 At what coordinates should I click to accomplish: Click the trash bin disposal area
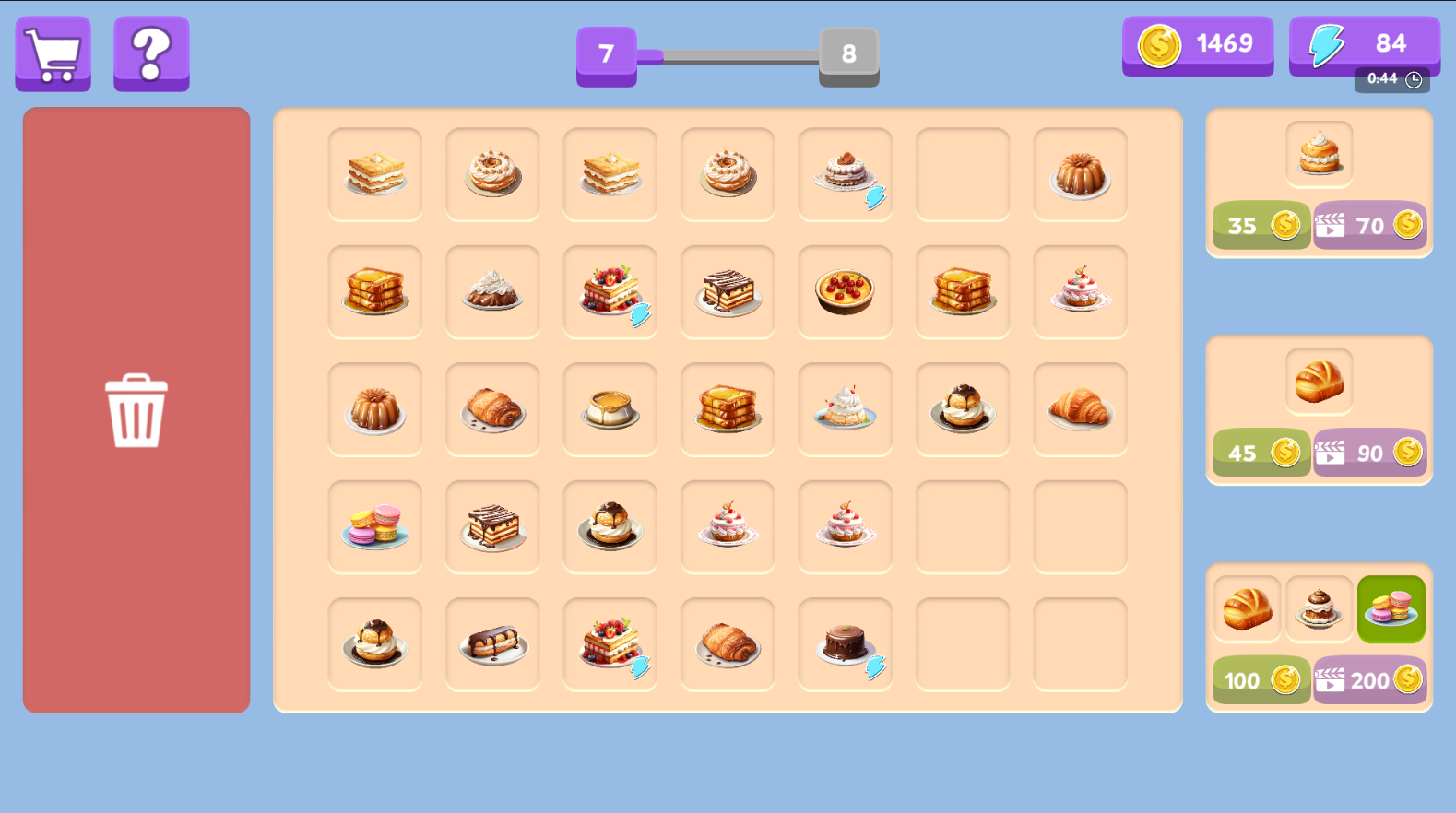pos(136,412)
